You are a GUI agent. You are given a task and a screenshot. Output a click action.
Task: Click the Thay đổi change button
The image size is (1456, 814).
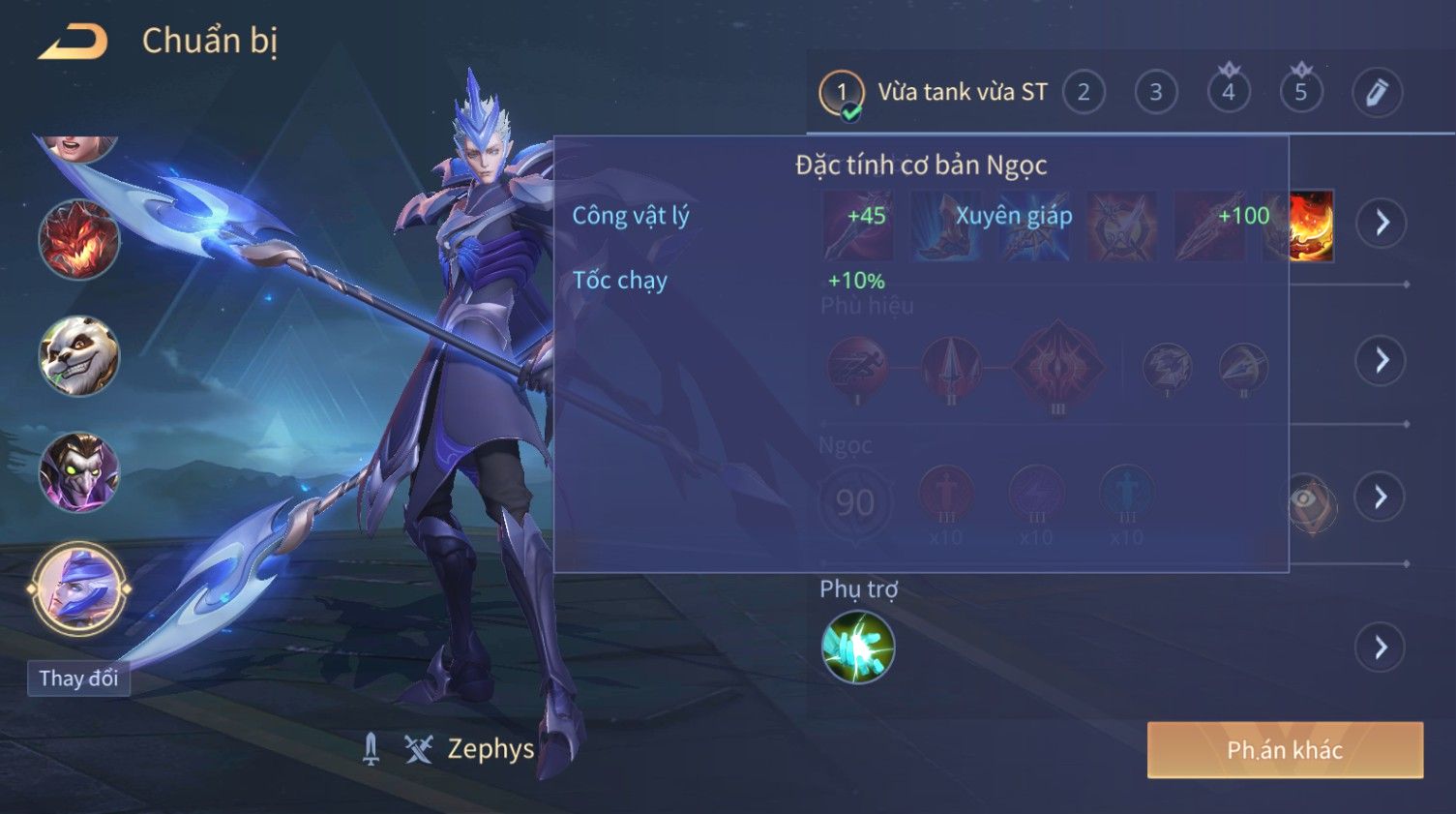[78, 678]
